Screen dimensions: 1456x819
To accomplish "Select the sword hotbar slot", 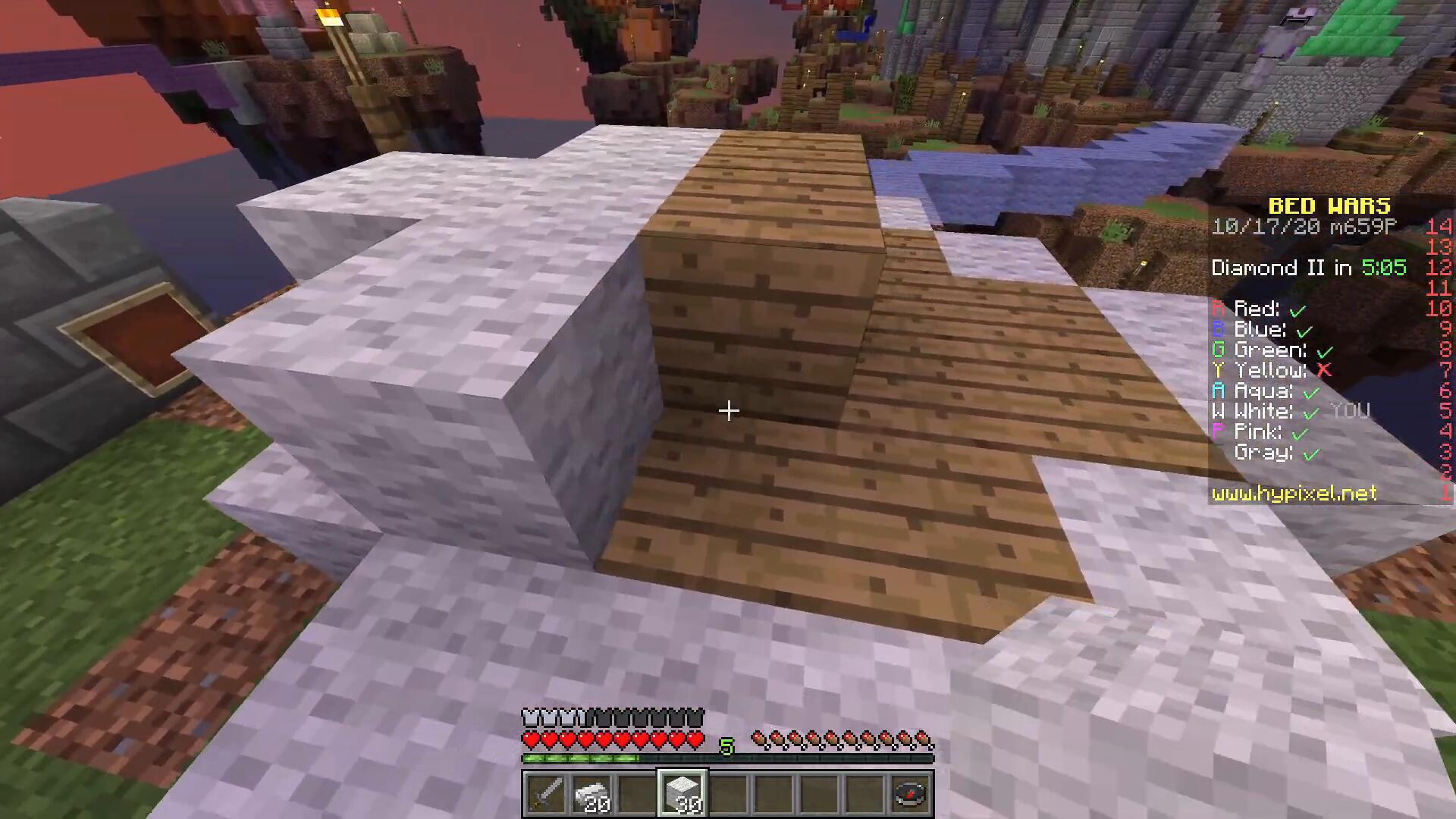I will pos(546,794).
